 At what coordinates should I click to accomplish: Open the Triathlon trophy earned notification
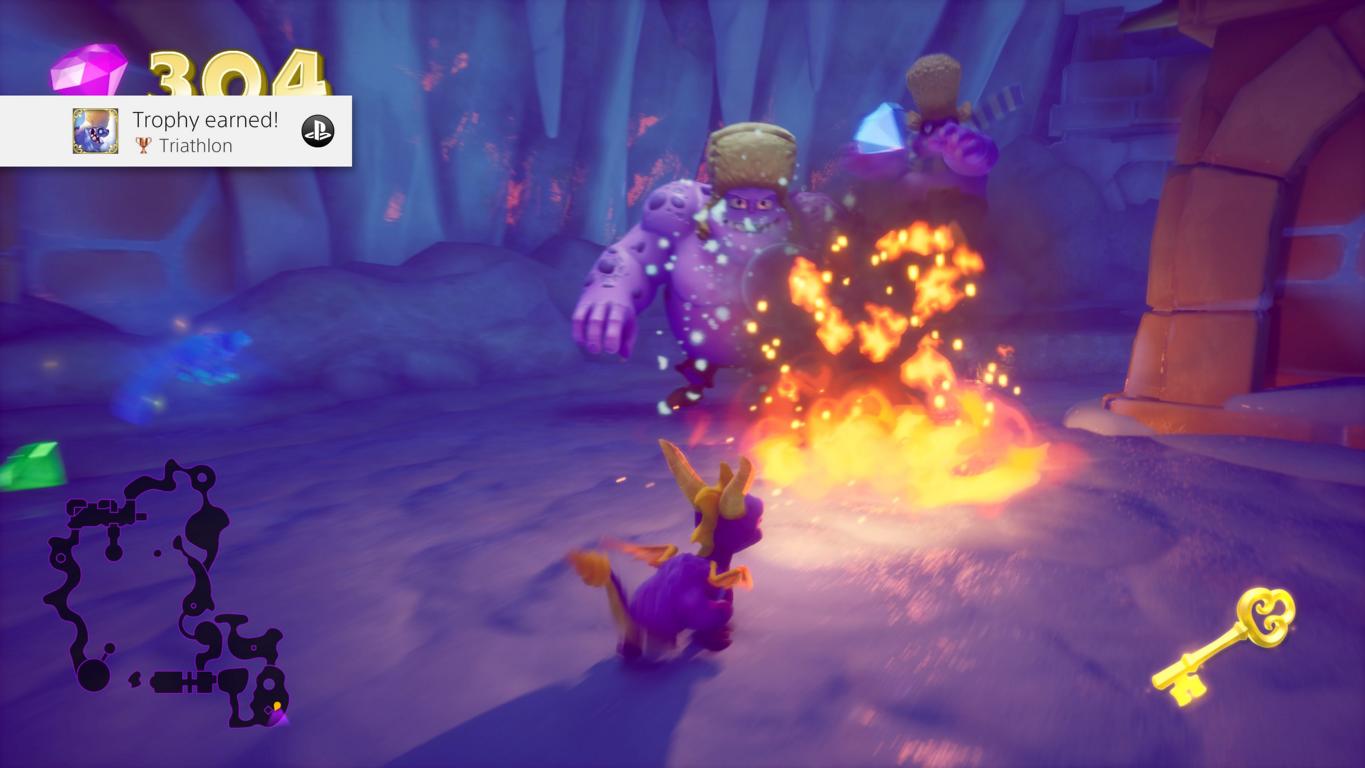[x=205, y=131]
